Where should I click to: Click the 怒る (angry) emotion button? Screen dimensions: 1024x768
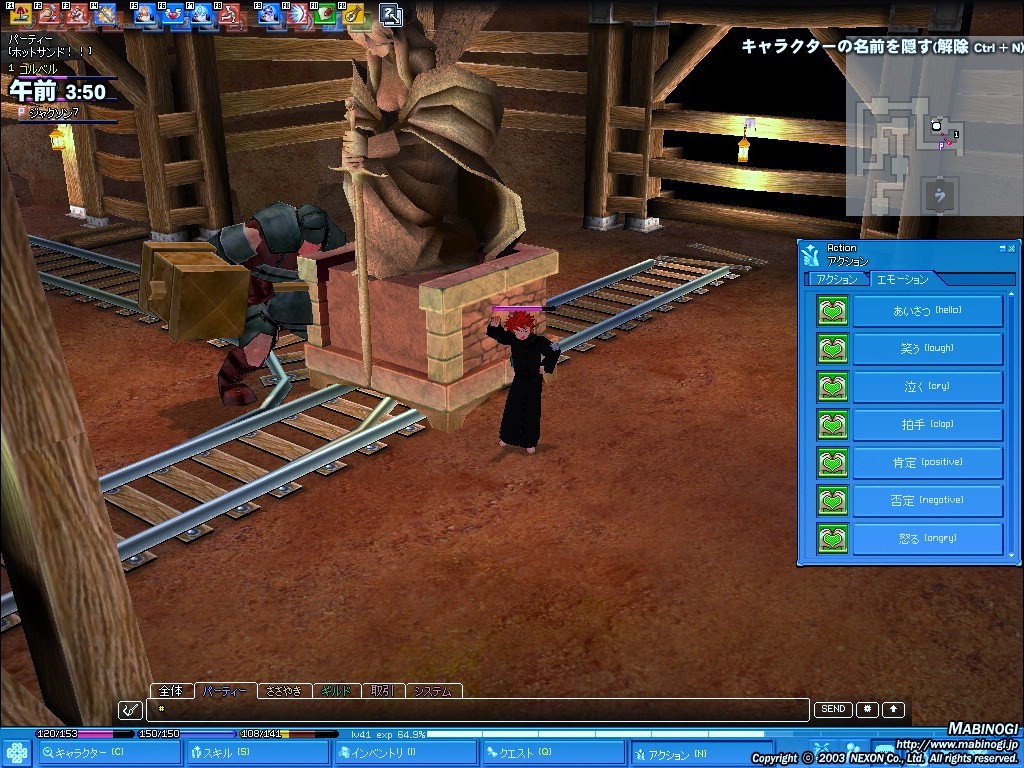[x=927, y=539]
